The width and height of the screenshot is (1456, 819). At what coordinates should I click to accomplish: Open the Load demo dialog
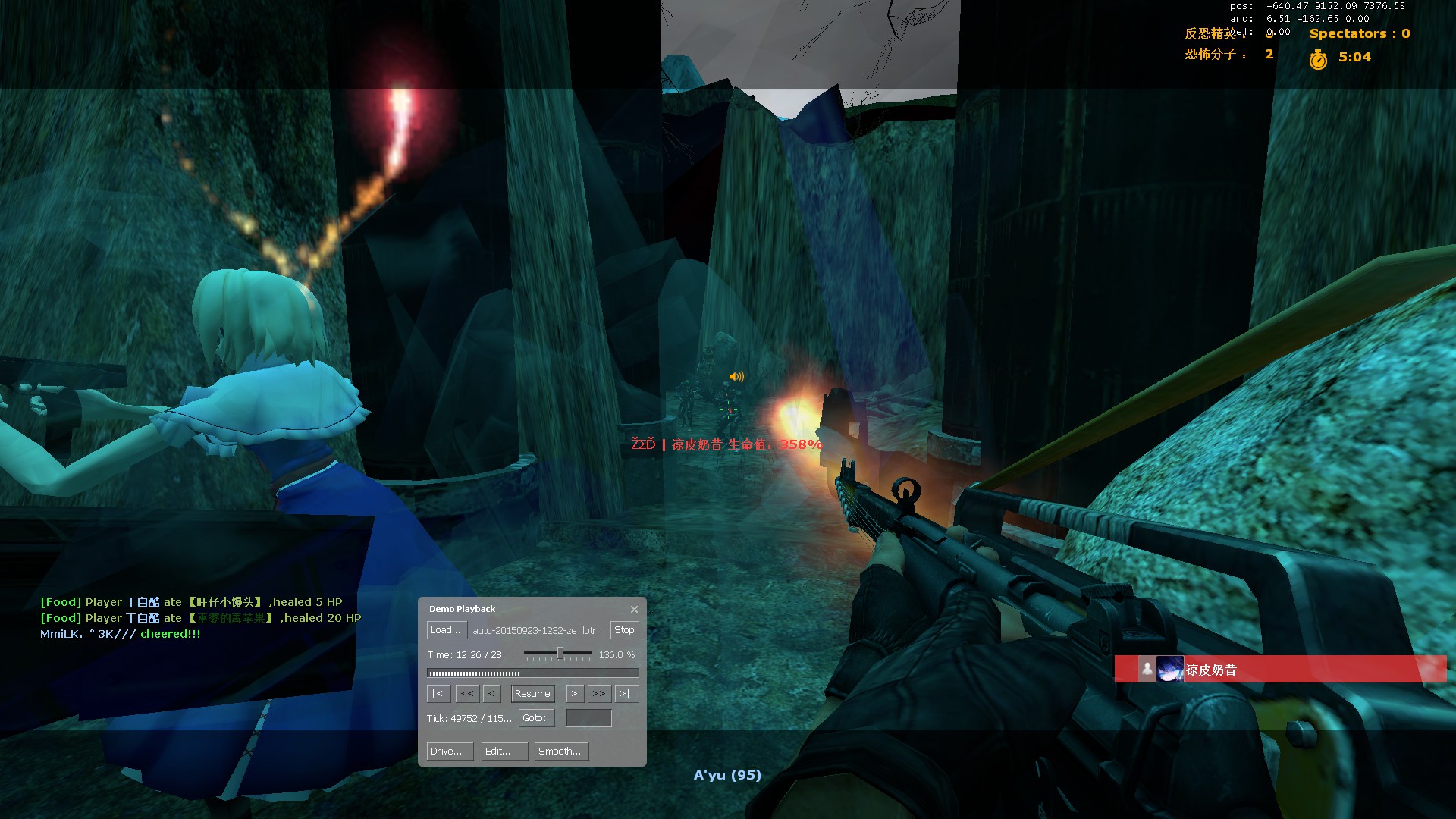(x=445, y=630)
